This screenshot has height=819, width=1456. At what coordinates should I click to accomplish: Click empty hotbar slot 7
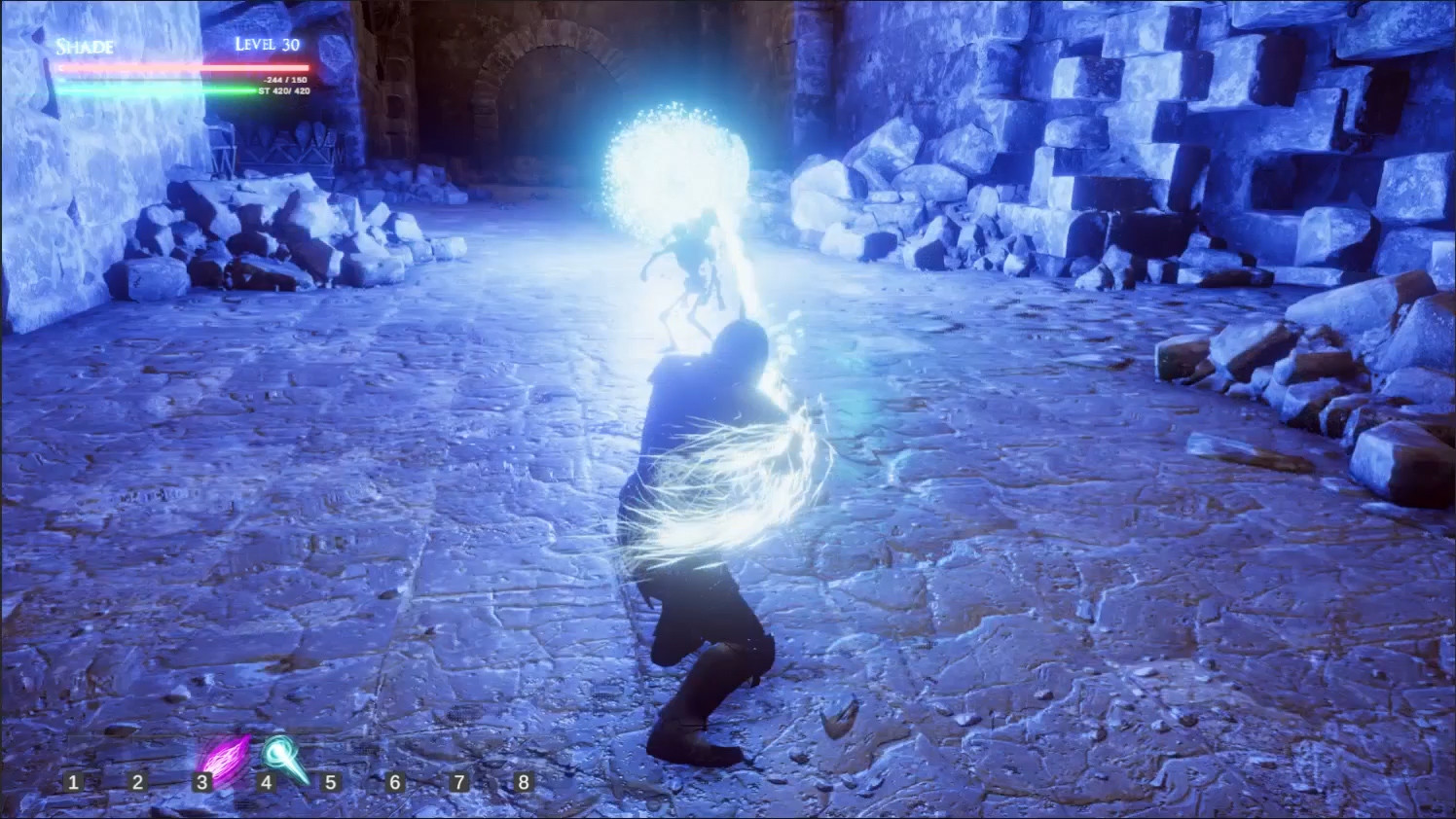click(x=459, y=780)
